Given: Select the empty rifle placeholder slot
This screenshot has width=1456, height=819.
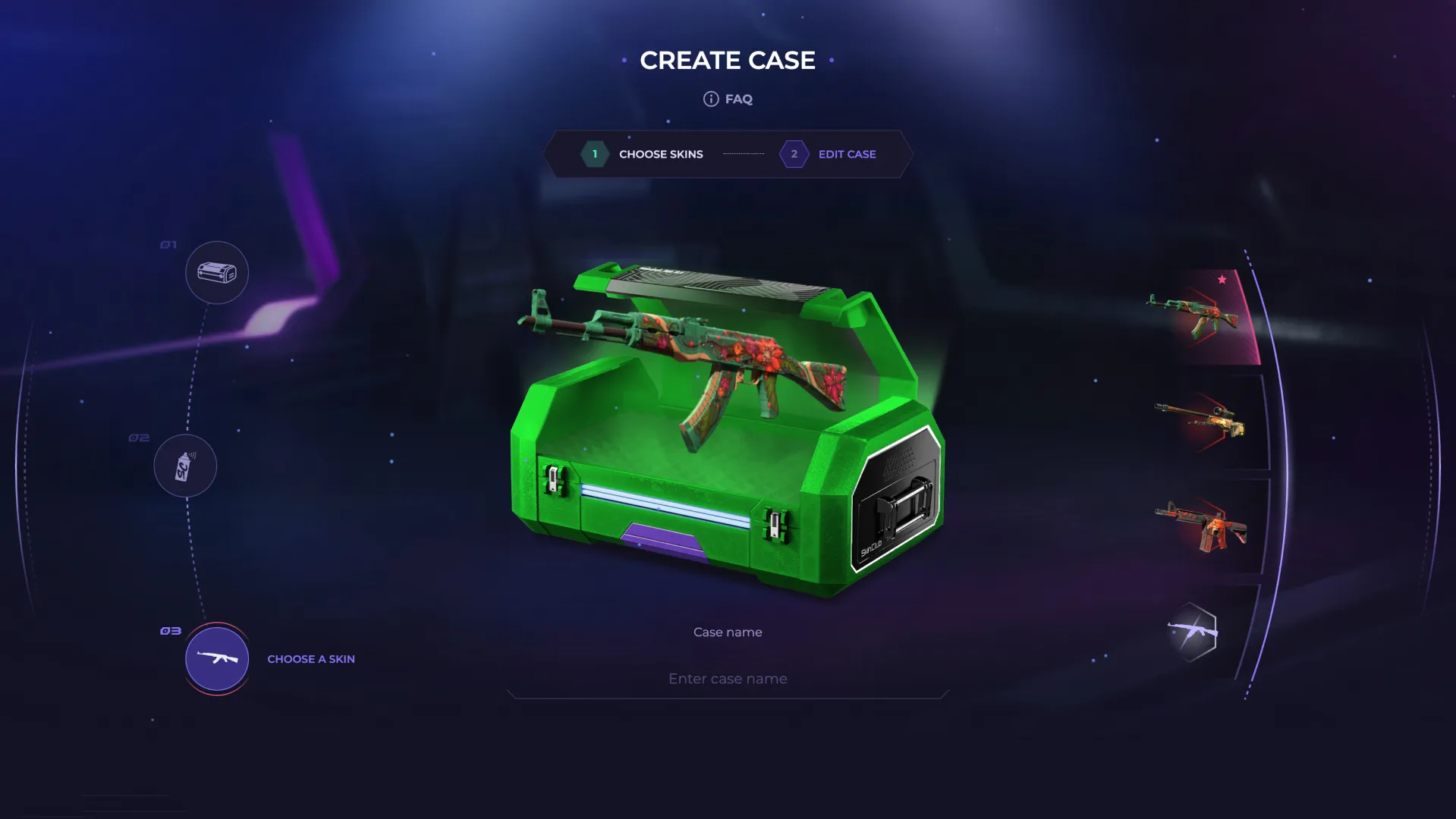Looking at the screenshot, I should click(1193, 631).
